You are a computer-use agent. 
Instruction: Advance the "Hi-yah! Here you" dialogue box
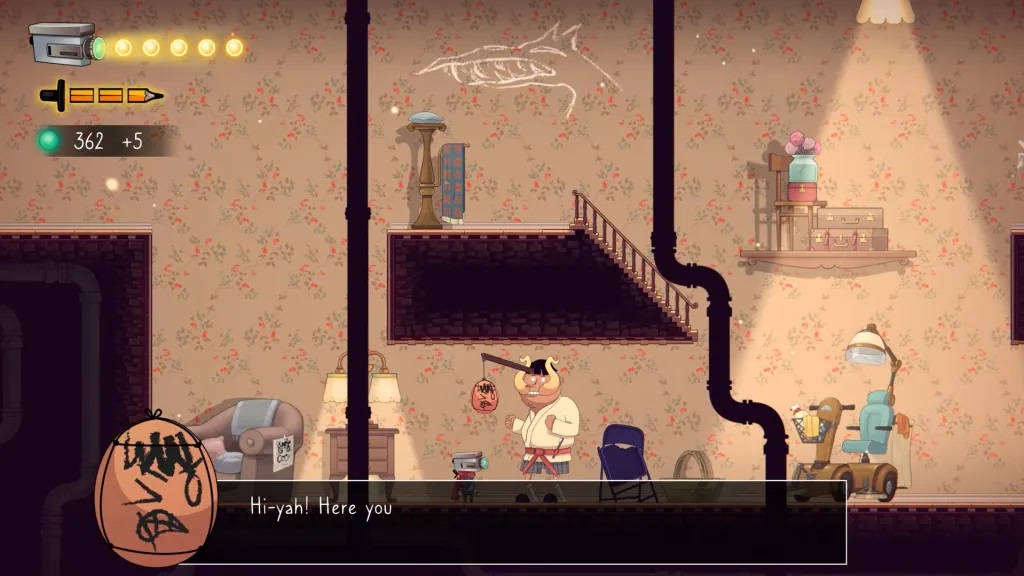pyautogui.click(x=530, y=521)
